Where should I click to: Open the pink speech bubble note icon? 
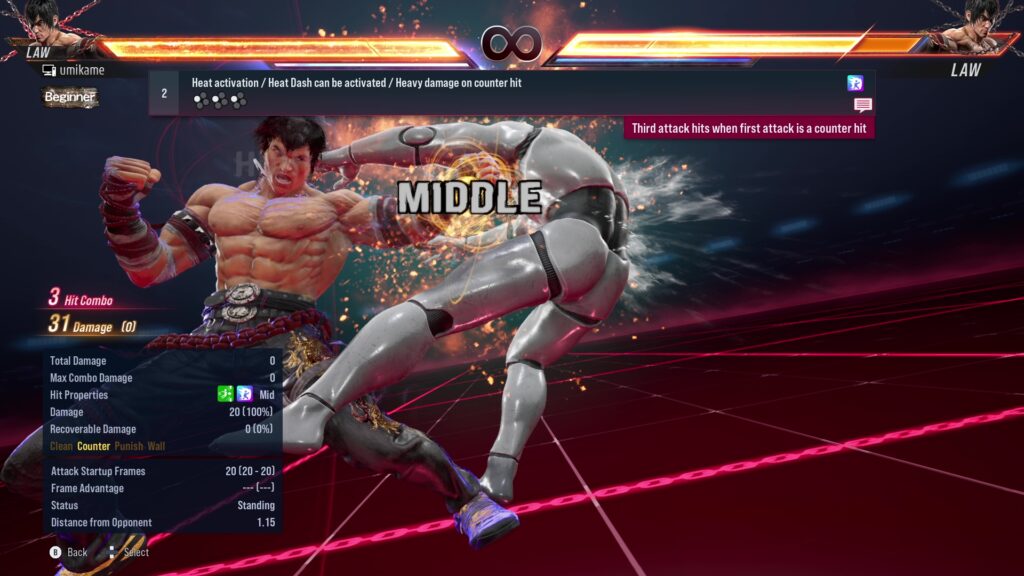[862, 105]
